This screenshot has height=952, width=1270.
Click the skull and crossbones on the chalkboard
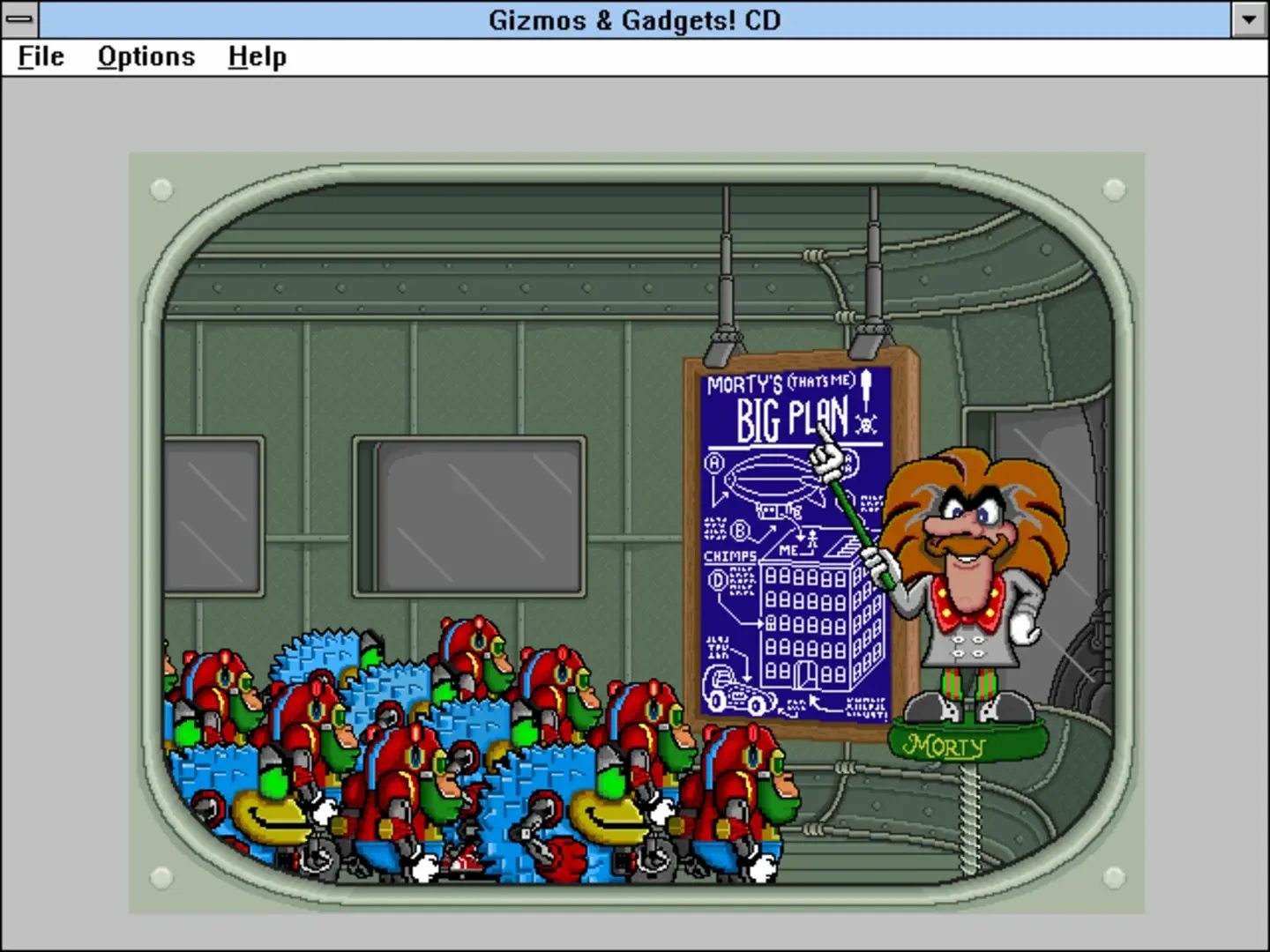867,425
